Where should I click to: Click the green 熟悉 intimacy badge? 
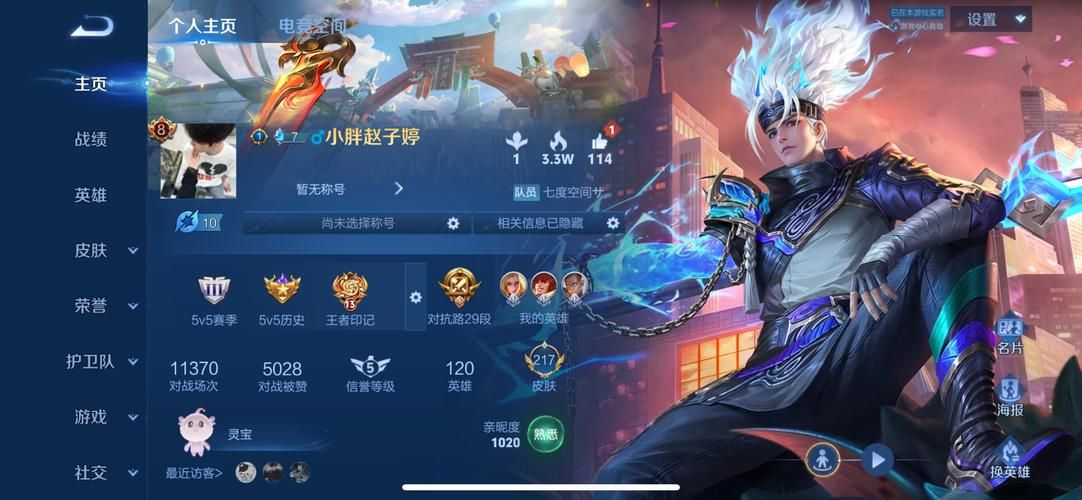(545, 434)
